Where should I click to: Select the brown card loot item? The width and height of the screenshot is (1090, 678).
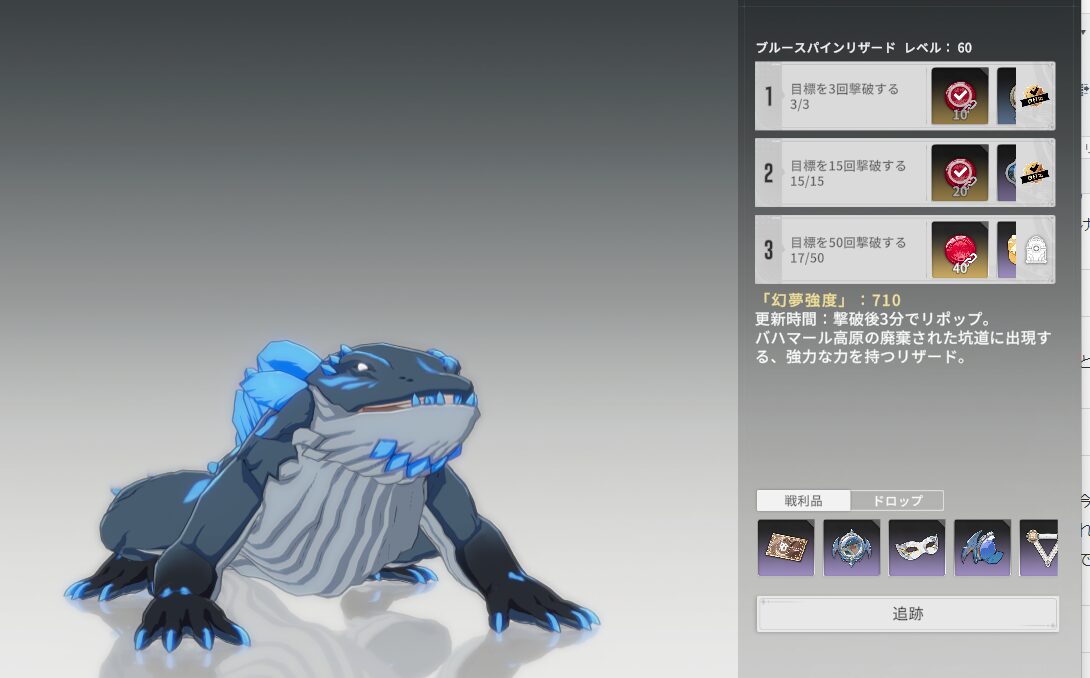tap(786, 547)
